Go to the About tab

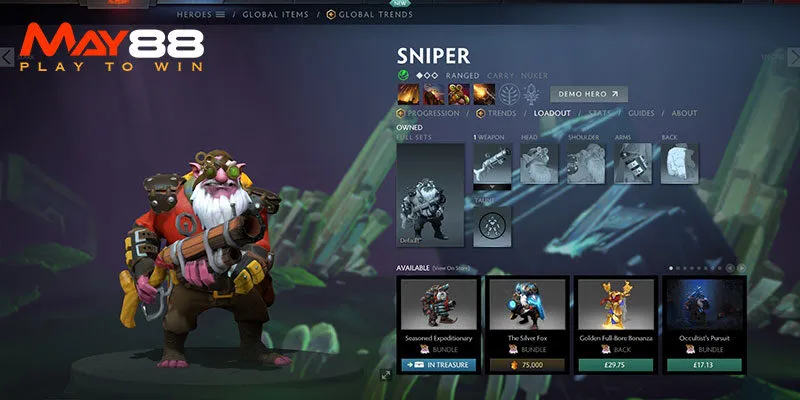(x=684, y=114)
